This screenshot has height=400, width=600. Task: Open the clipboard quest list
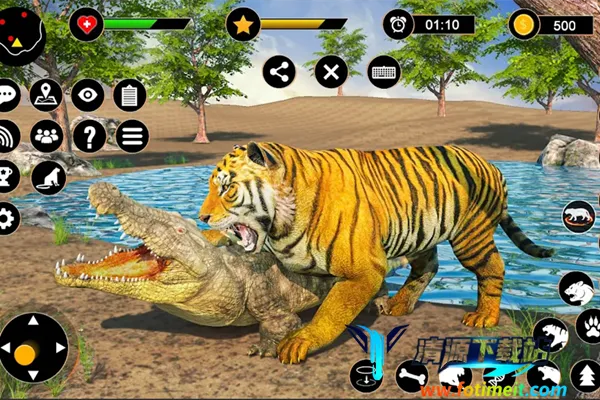[x=130, y=96]
